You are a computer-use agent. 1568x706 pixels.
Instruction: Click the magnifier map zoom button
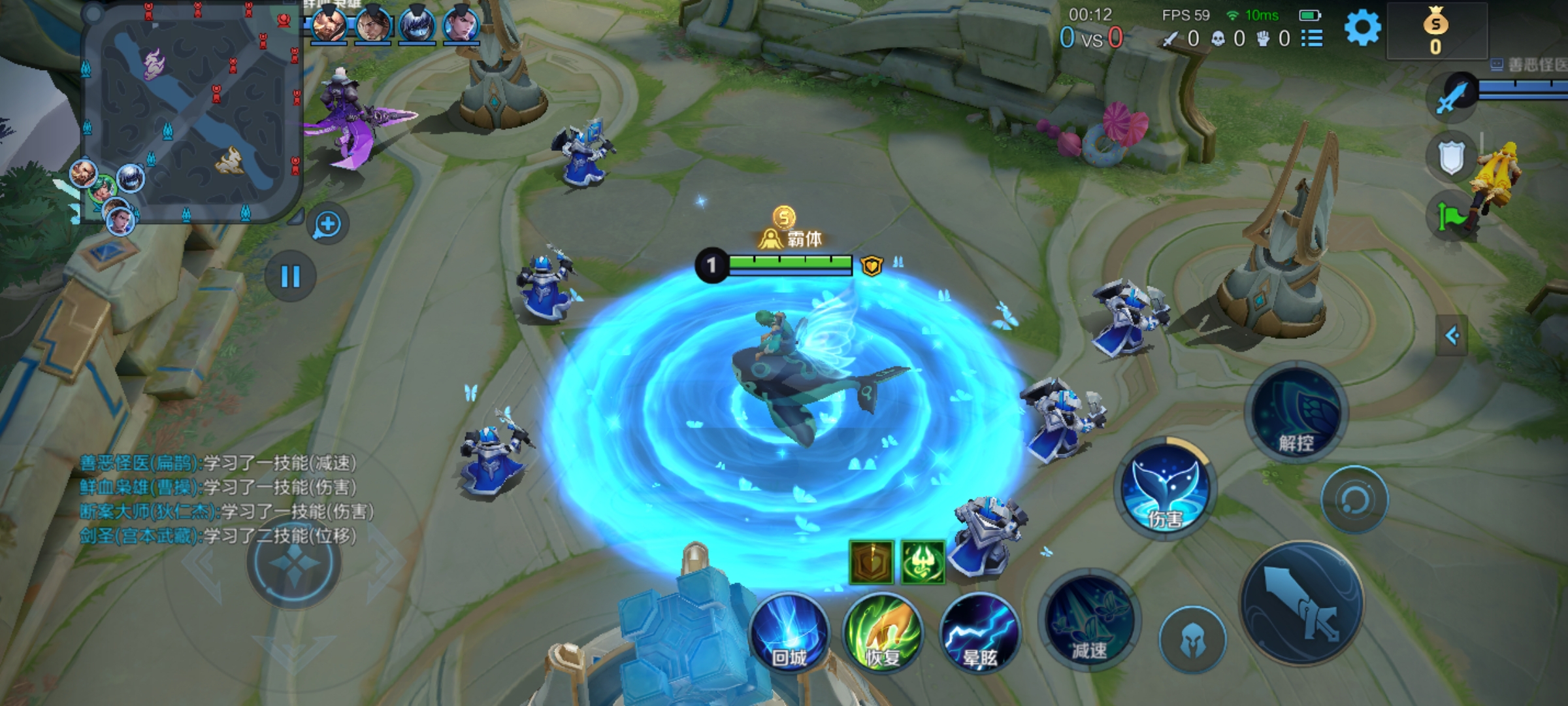click(x=327, y=225)
